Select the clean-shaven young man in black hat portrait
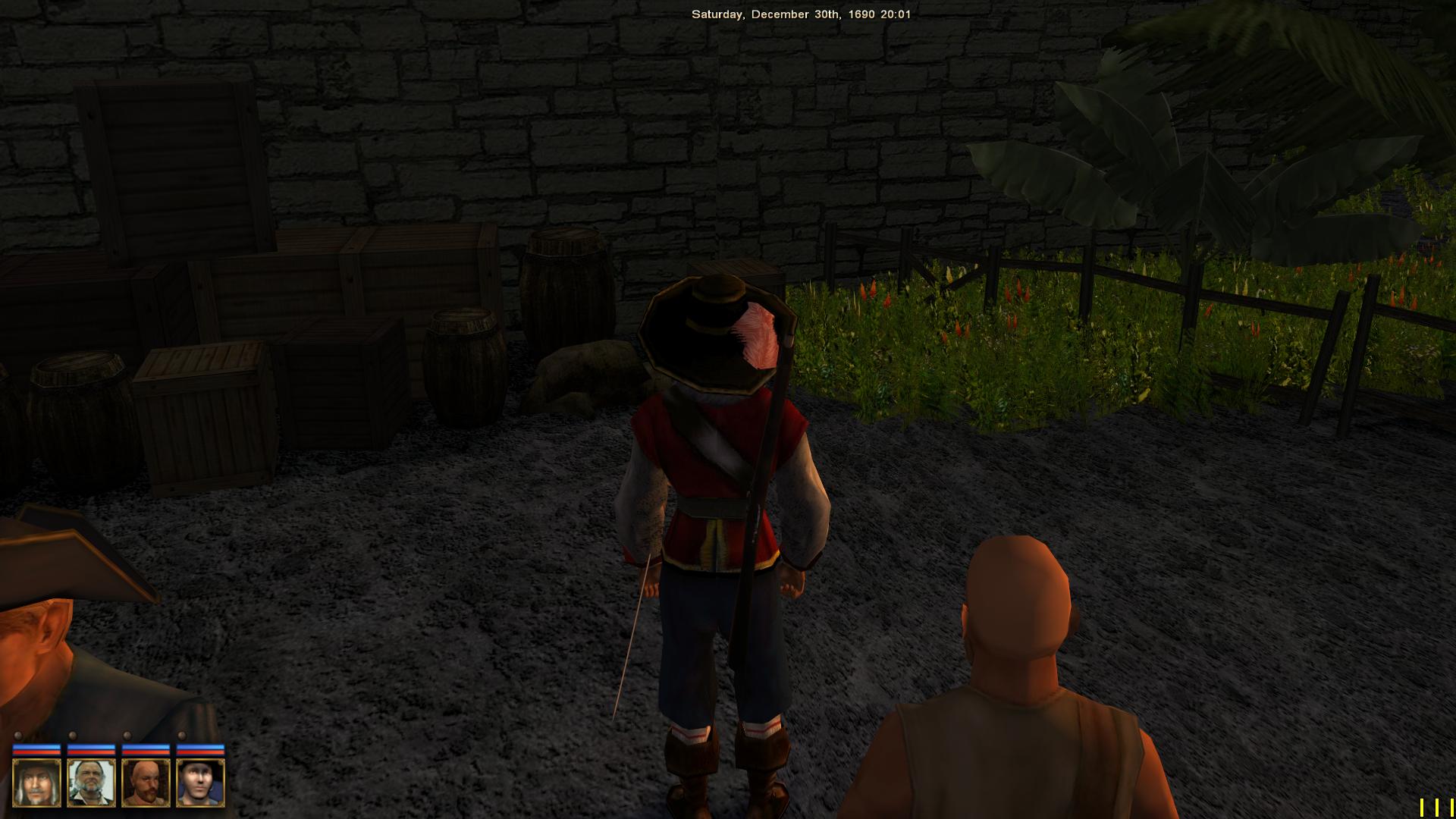 pos(200,783)
